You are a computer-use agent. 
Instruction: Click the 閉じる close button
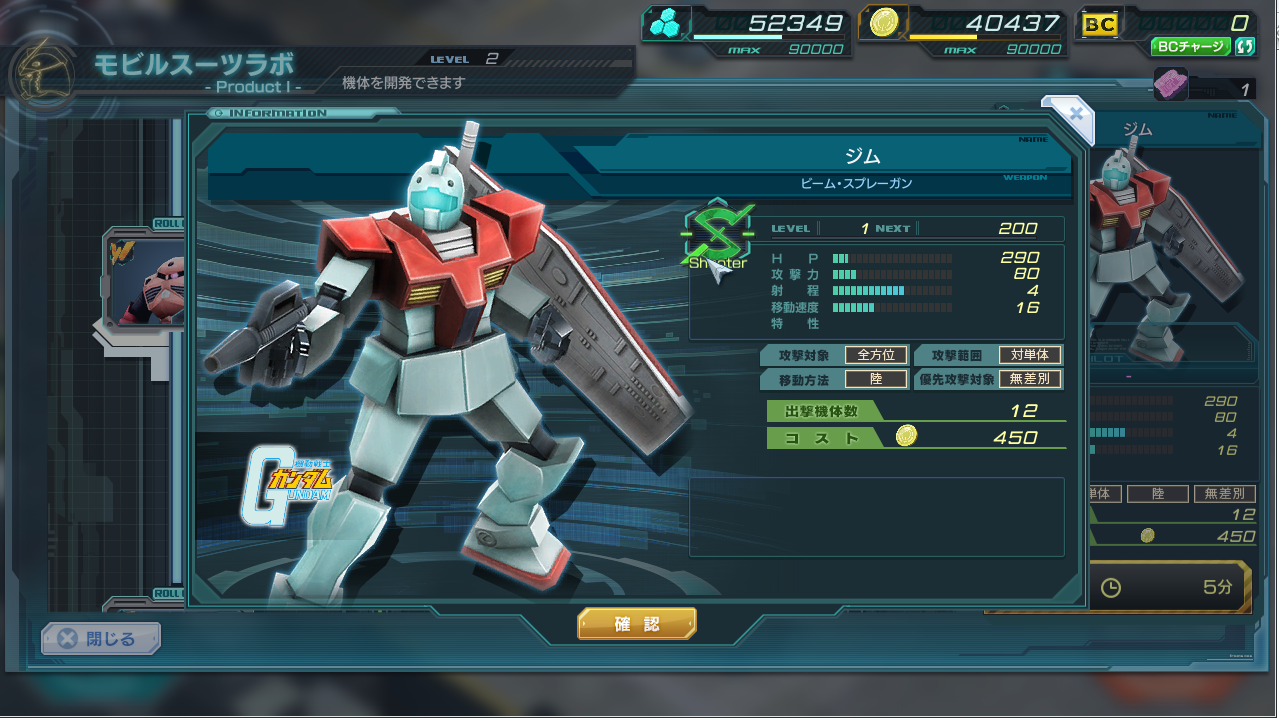100,638
